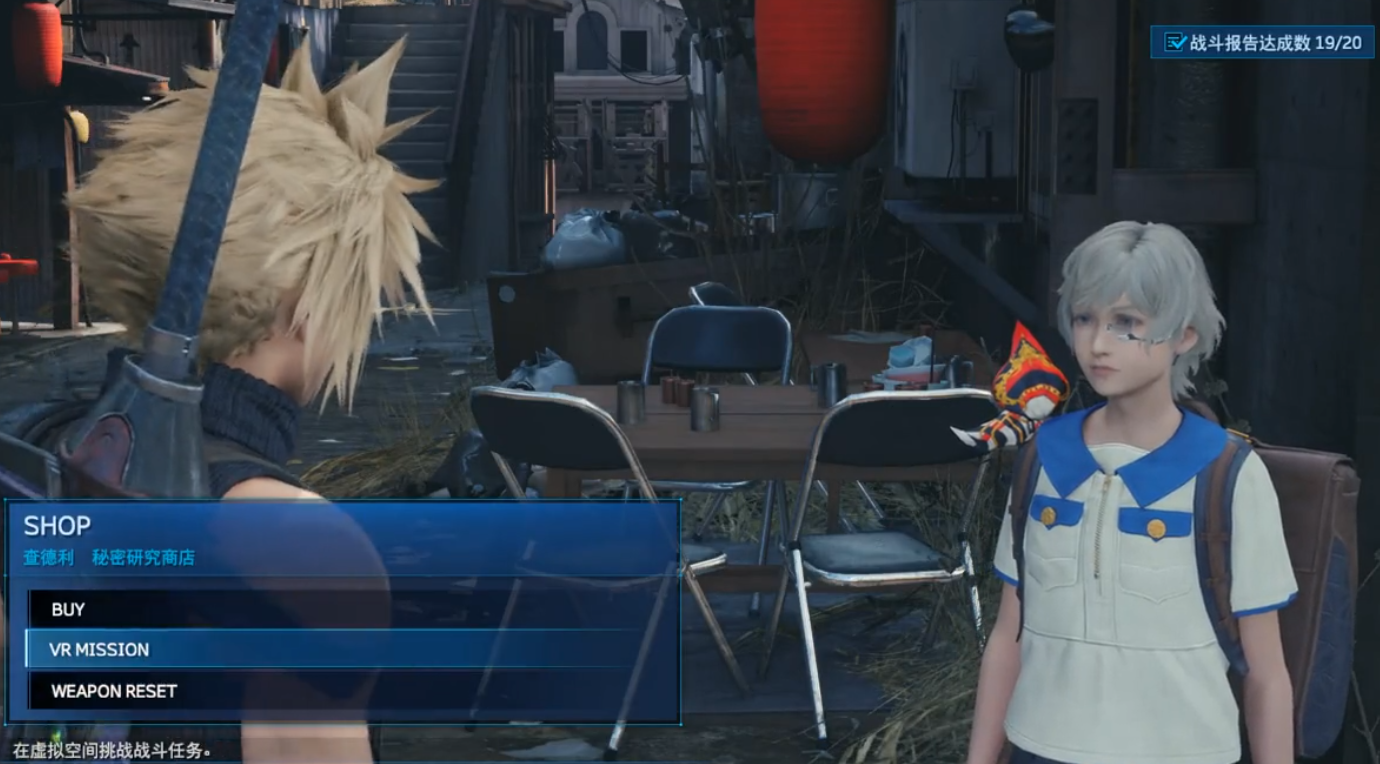Choose the VR MISSION entry
The height and width of the screenshot is (764, 1380).
(100, 650)
